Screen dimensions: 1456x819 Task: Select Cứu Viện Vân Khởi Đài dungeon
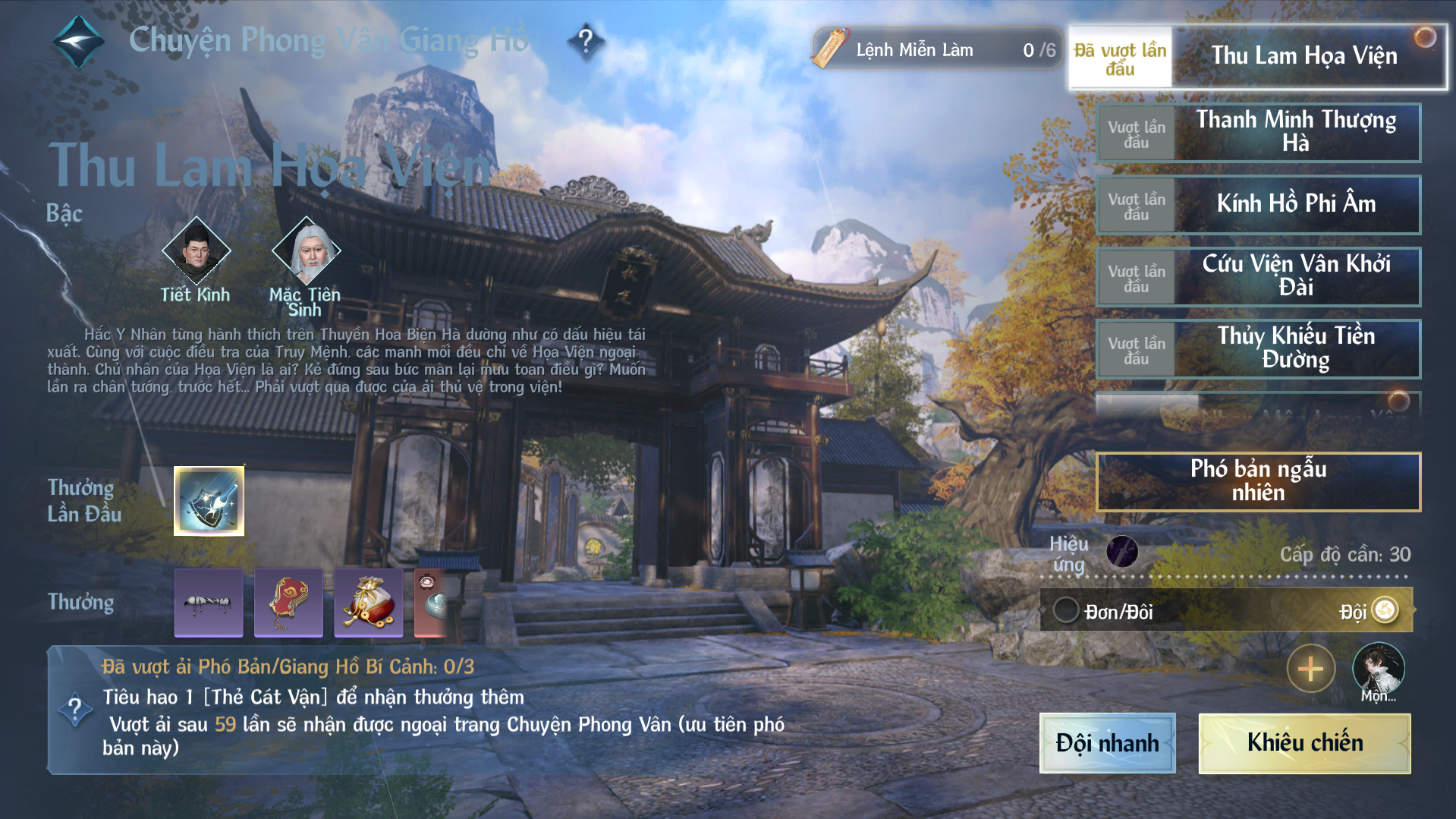coord(1295,276)
